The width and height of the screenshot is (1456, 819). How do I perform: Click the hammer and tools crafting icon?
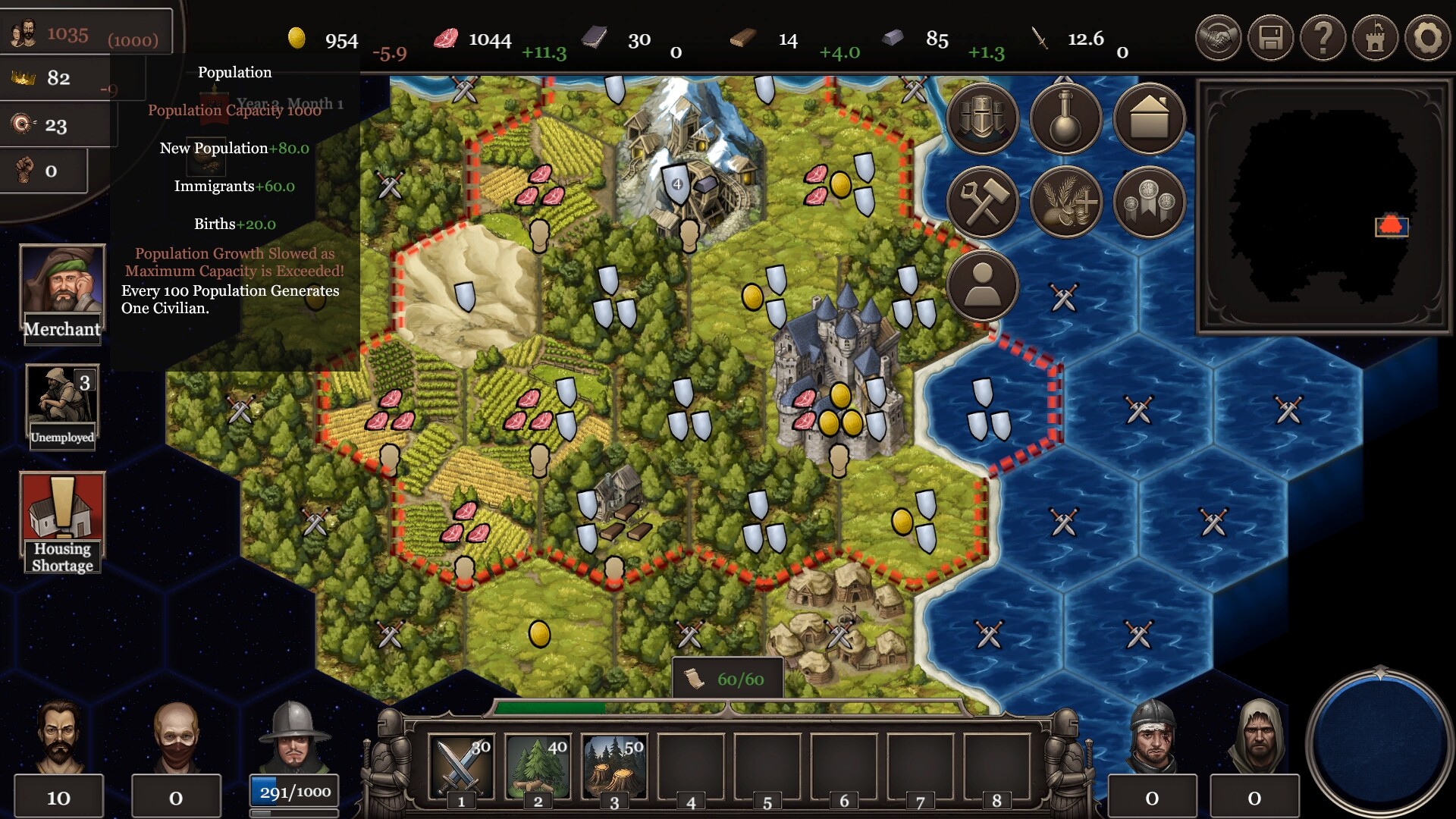click(x=983, y=202)
